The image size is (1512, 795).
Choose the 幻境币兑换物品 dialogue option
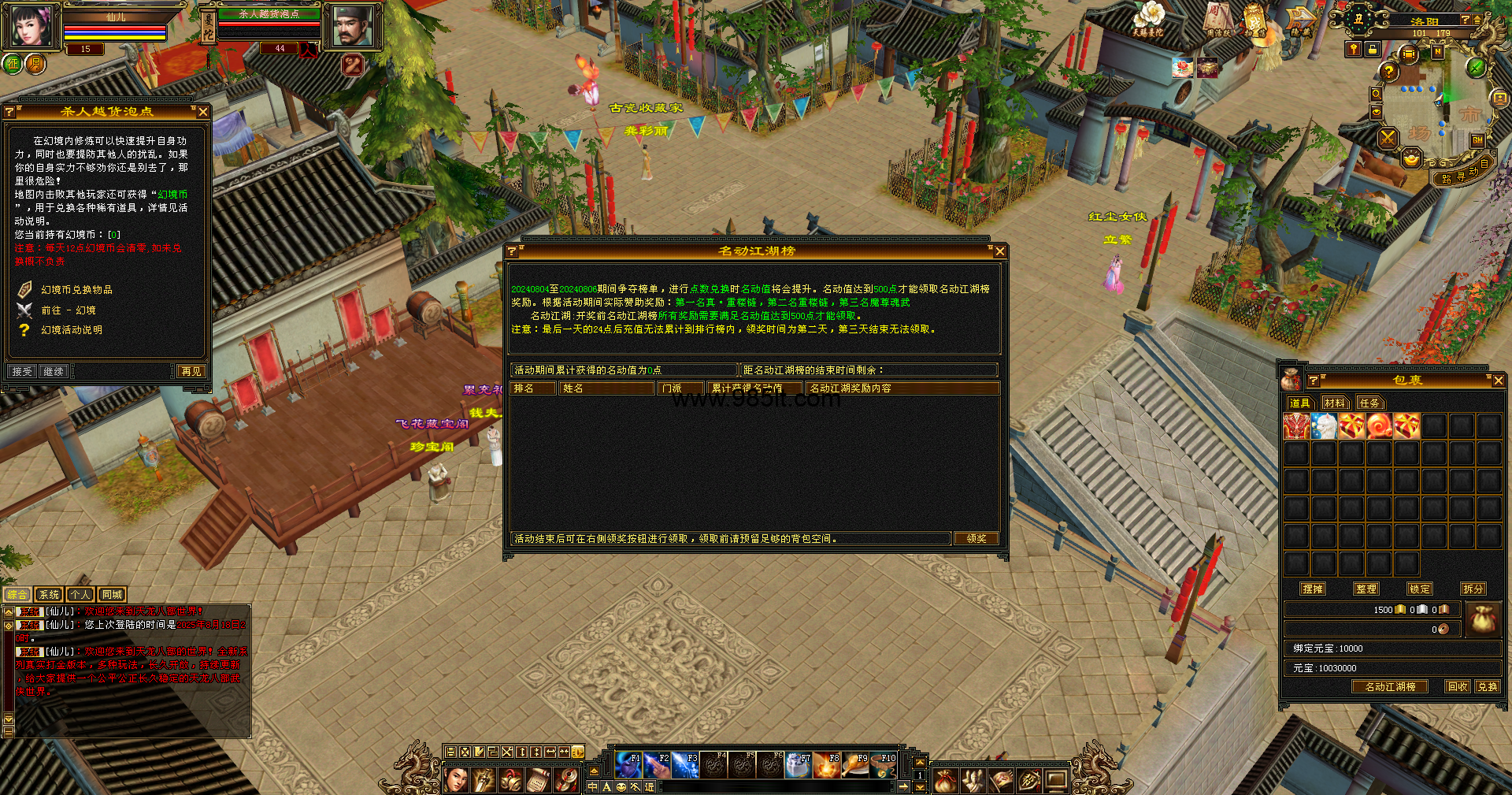(x=76, y=290)
